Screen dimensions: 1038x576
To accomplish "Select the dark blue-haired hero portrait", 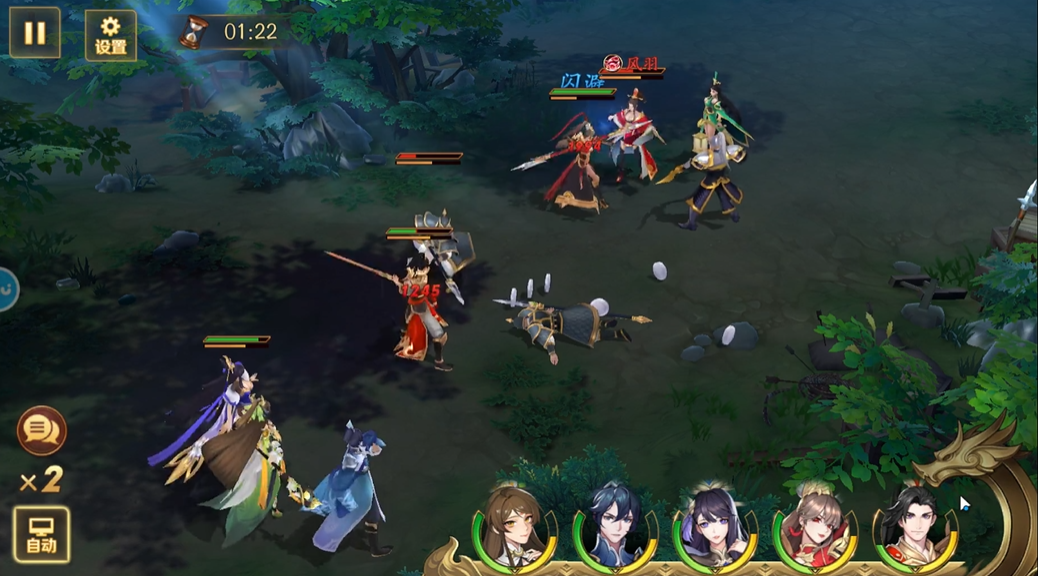I will (614, 524).
